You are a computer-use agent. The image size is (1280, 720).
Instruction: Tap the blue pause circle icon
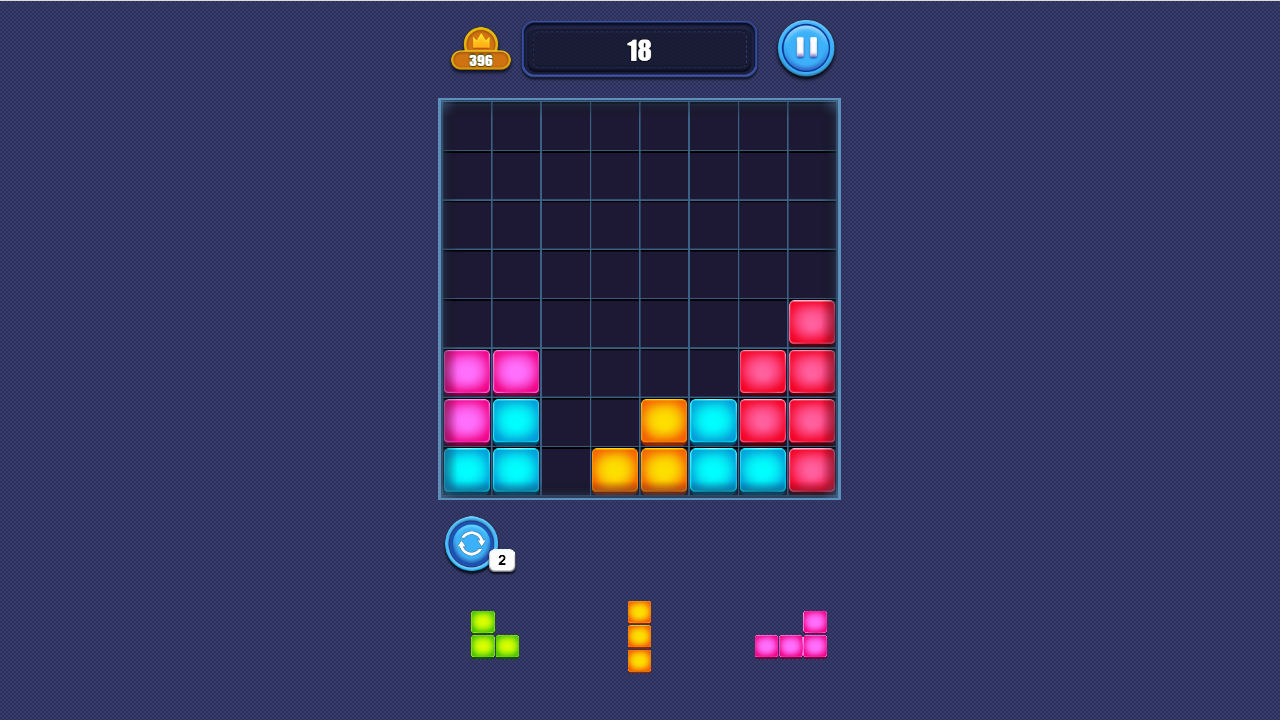pos(806,47)
